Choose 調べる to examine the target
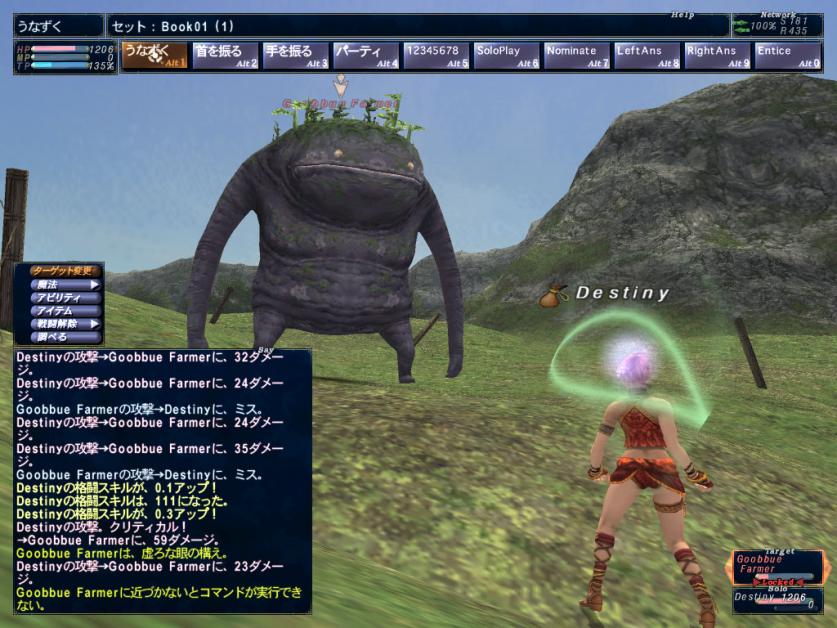 64,337
